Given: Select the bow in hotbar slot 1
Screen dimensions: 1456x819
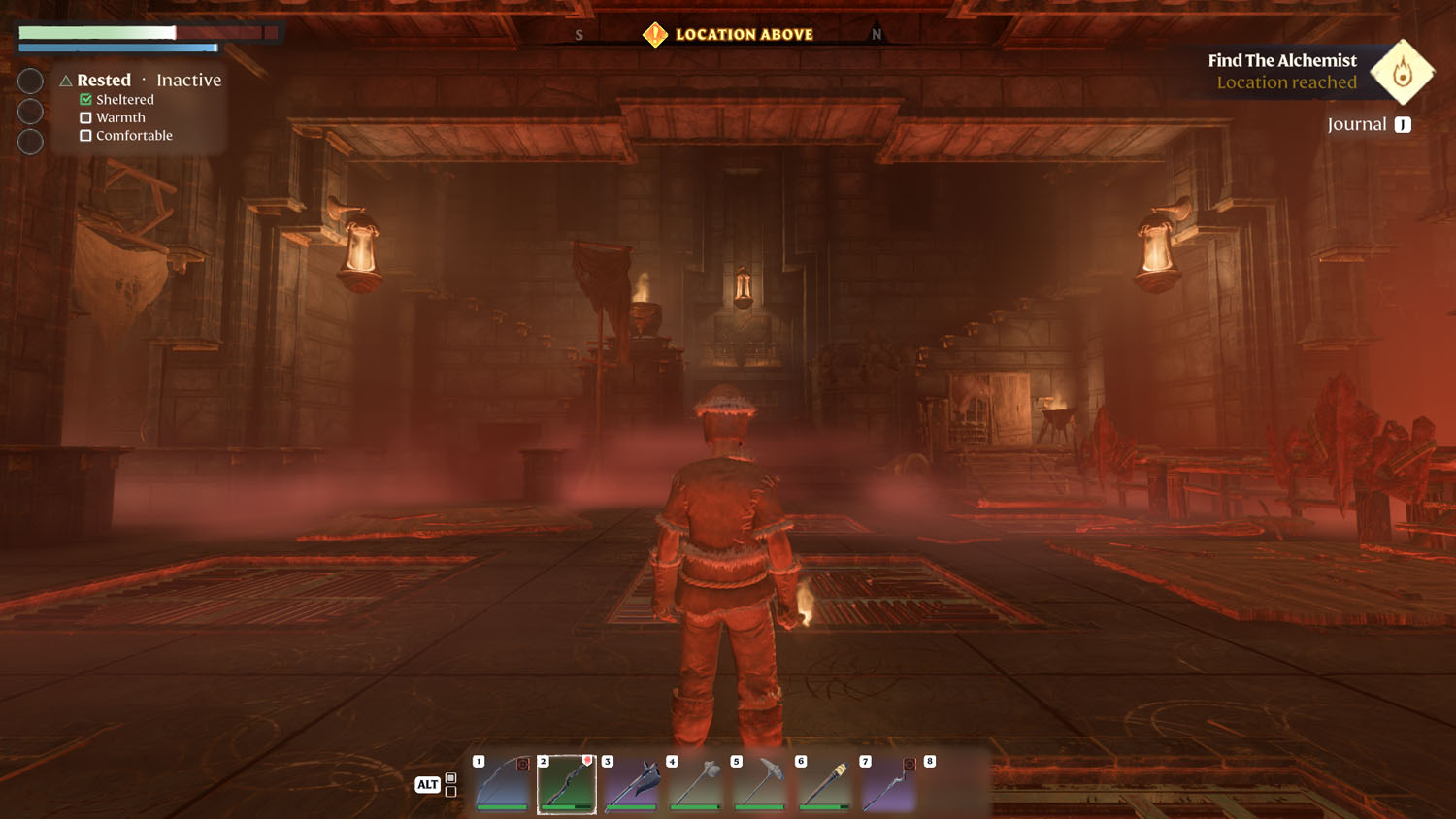Looking at the screenshot, I should click(503, 784).
